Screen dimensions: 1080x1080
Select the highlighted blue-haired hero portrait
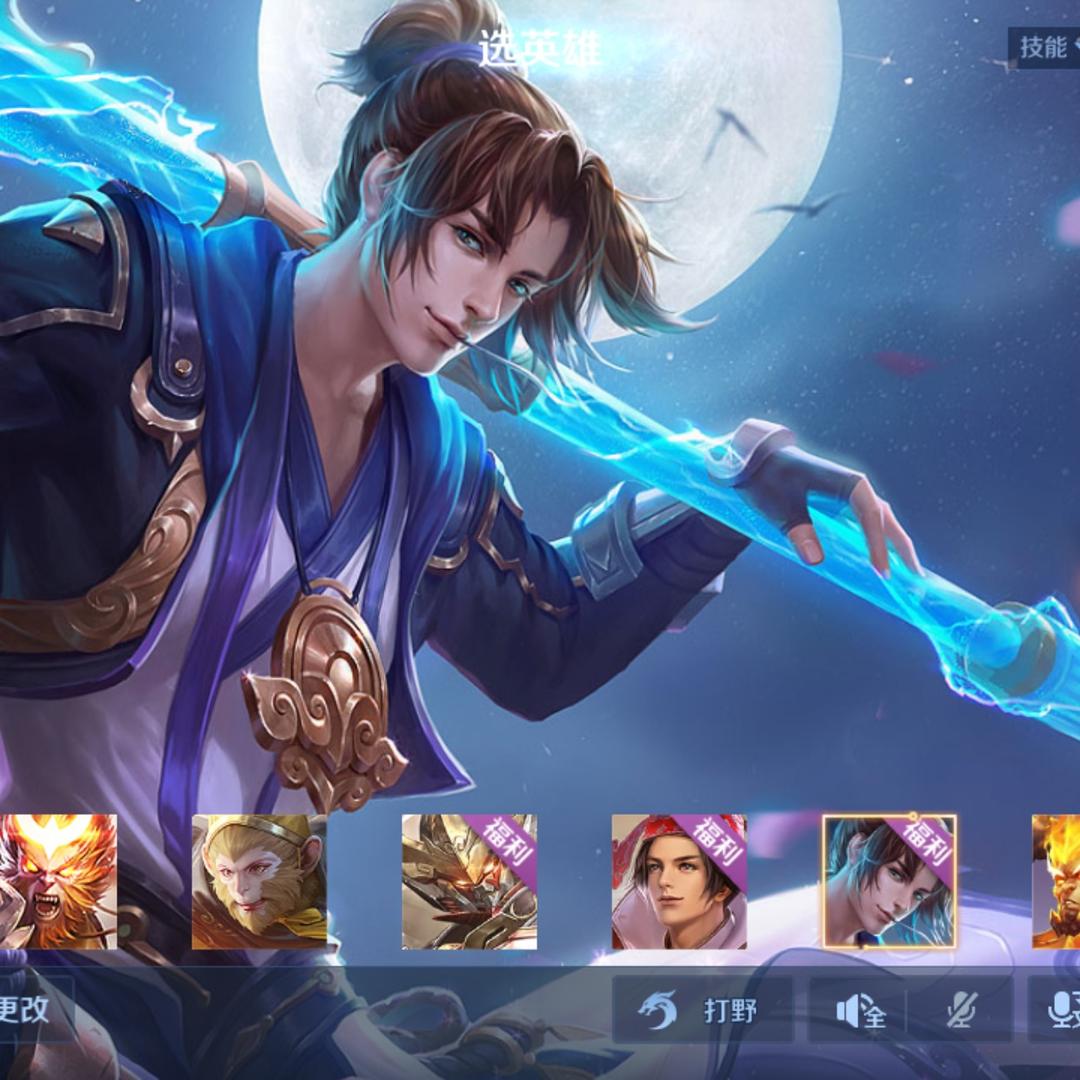[889, 882]
